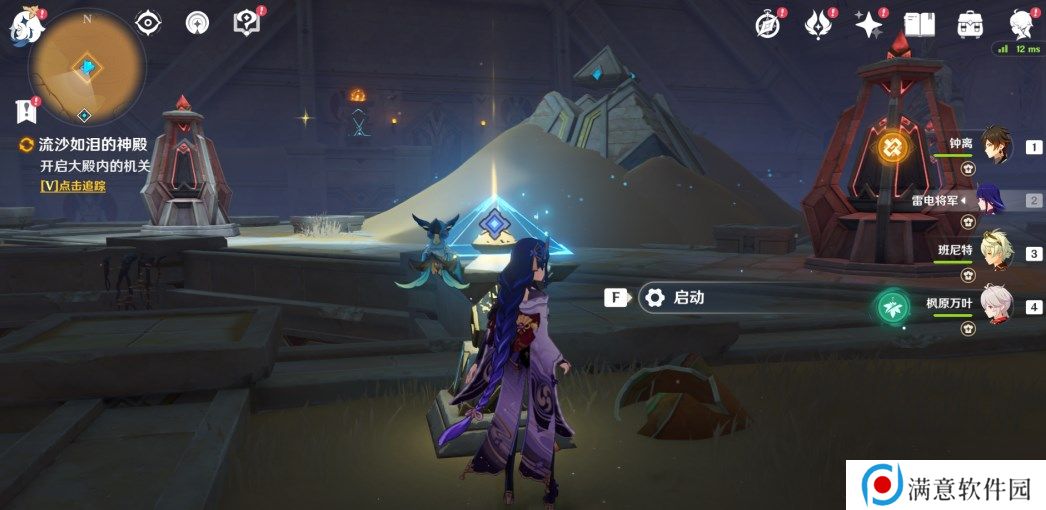
Task: Open the backpack inventory
Action: point(969,24)
